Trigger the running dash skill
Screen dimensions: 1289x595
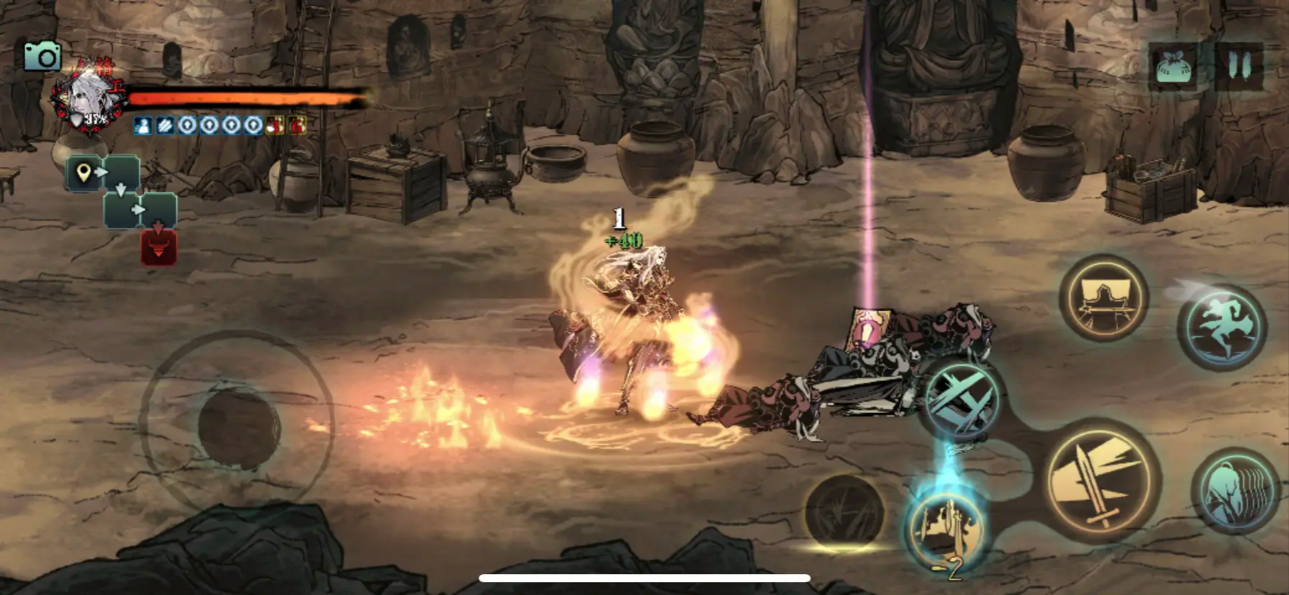pyautogui.click(x=1222, y=327)
